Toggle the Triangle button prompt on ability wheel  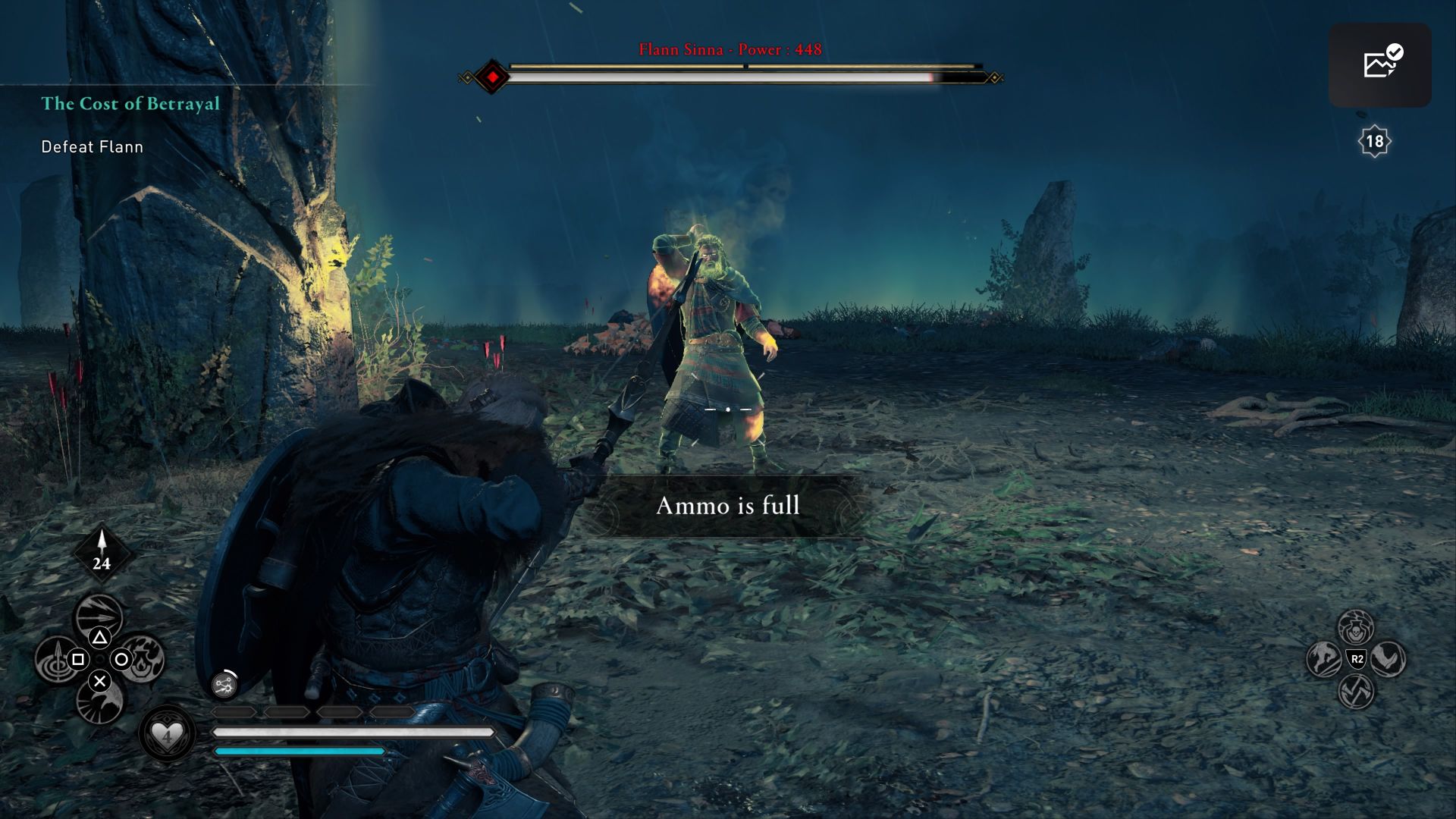(100, 638)
